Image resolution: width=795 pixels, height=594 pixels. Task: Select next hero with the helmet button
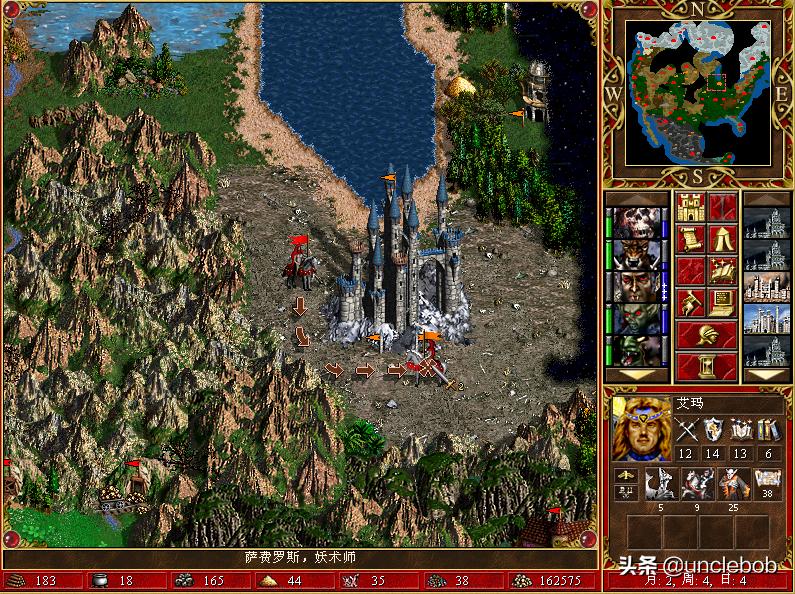(707, 334)
